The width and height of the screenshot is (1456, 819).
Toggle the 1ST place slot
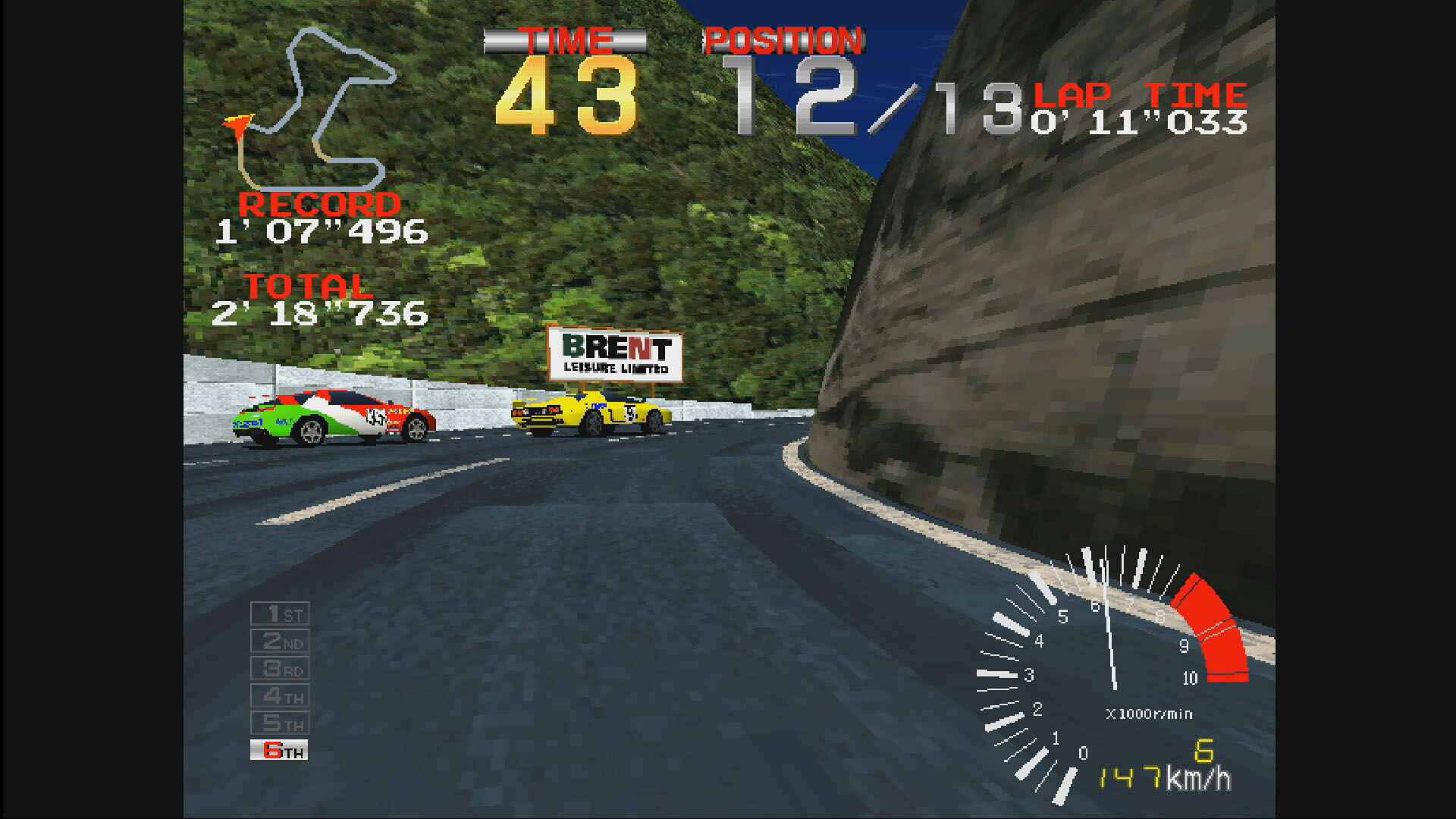click(x=281, y=614)
